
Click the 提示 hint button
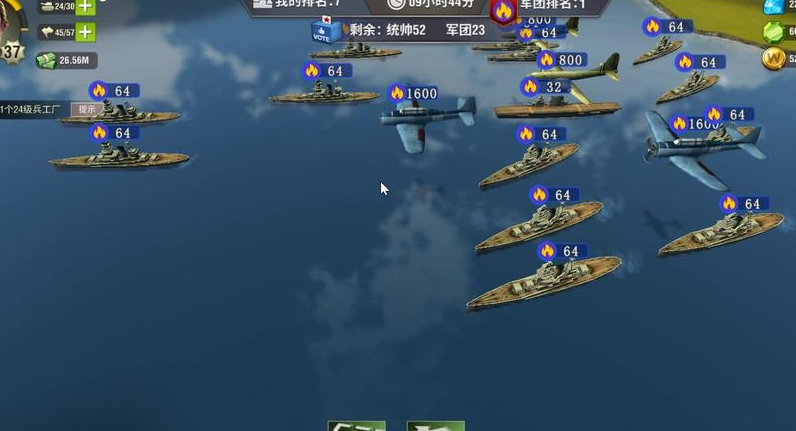tap(87, 109)
